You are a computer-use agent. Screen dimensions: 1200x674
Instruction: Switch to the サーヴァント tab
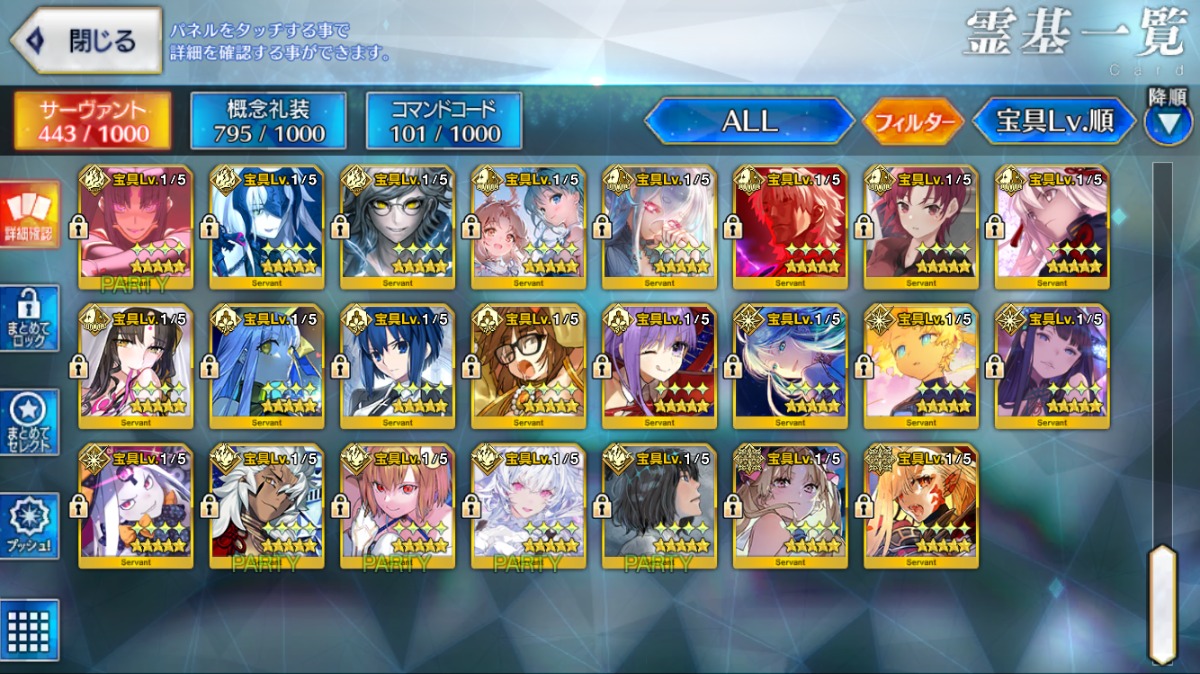click(92, 121)
